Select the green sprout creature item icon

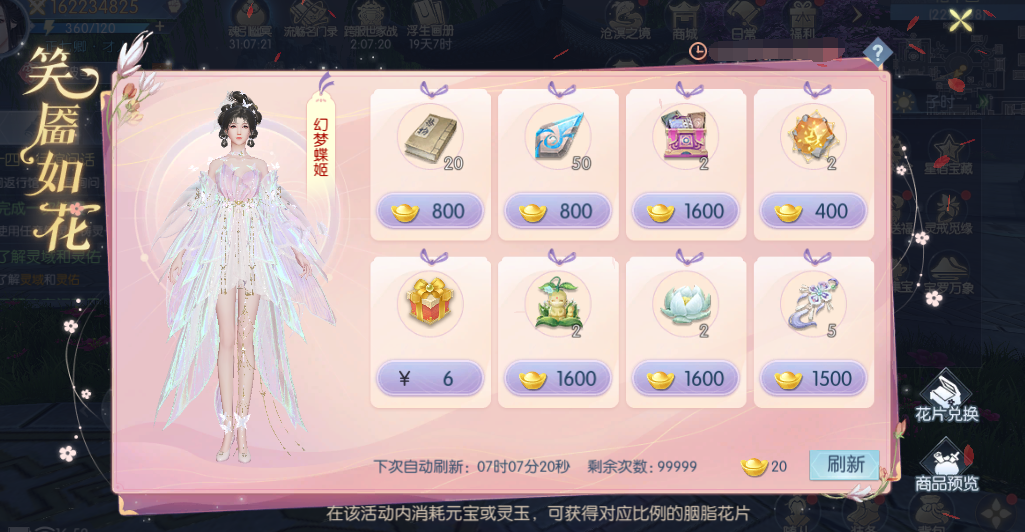pyautogui.click(x=558, y=305)
